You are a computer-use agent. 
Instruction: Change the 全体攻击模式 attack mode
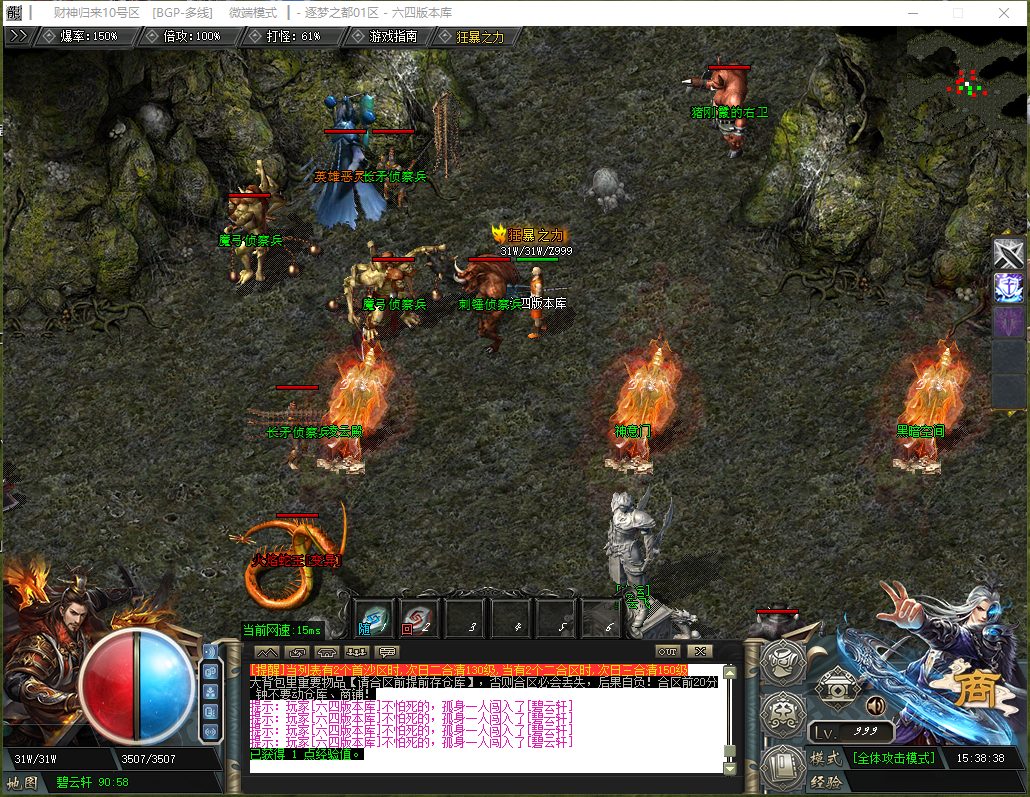pyautogui.click(x=894, y=758)
